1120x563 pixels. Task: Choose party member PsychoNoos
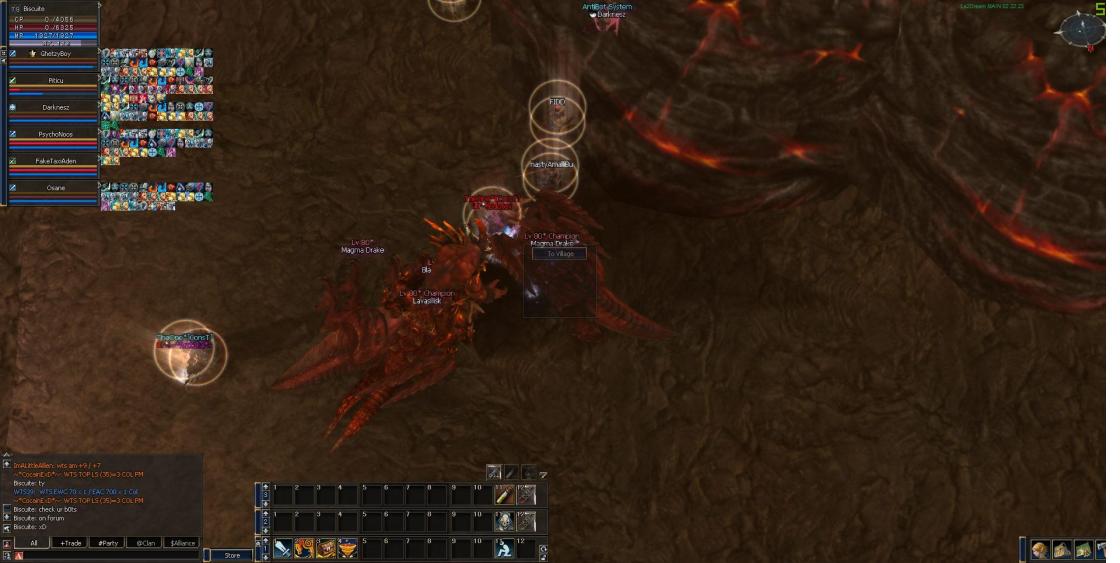55,134
